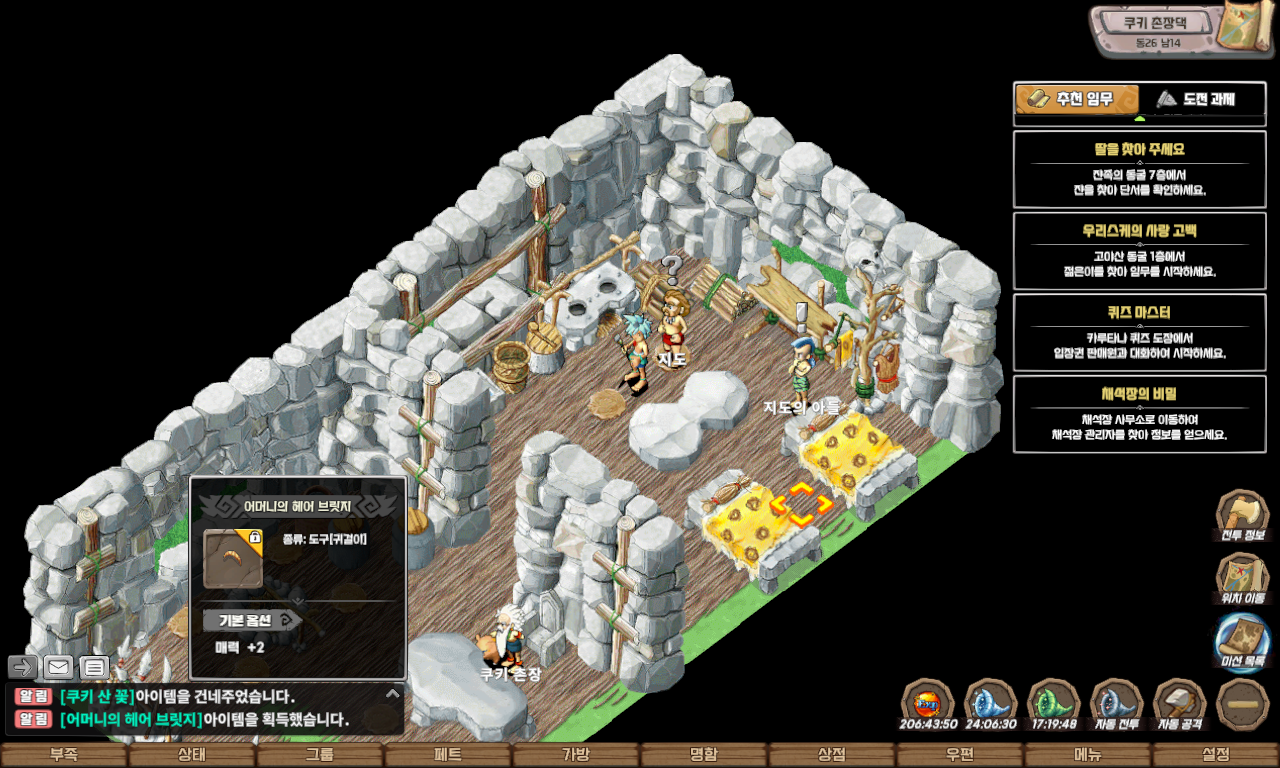The height and width of the screenshot is (768, 1280).
Task: Open the 페트 (Pet) menu
Action: 448,755
